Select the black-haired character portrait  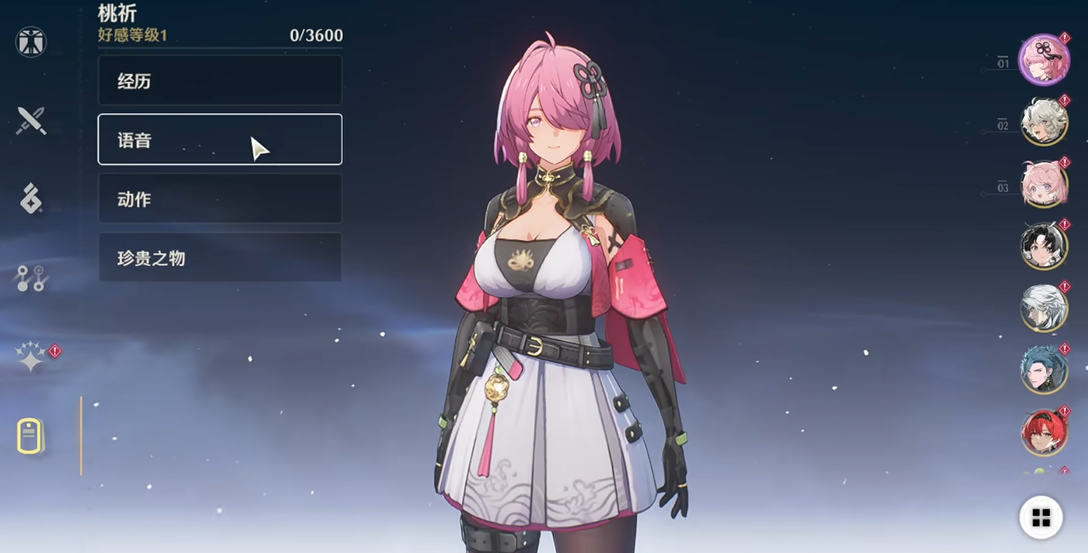pos(1044,246)
